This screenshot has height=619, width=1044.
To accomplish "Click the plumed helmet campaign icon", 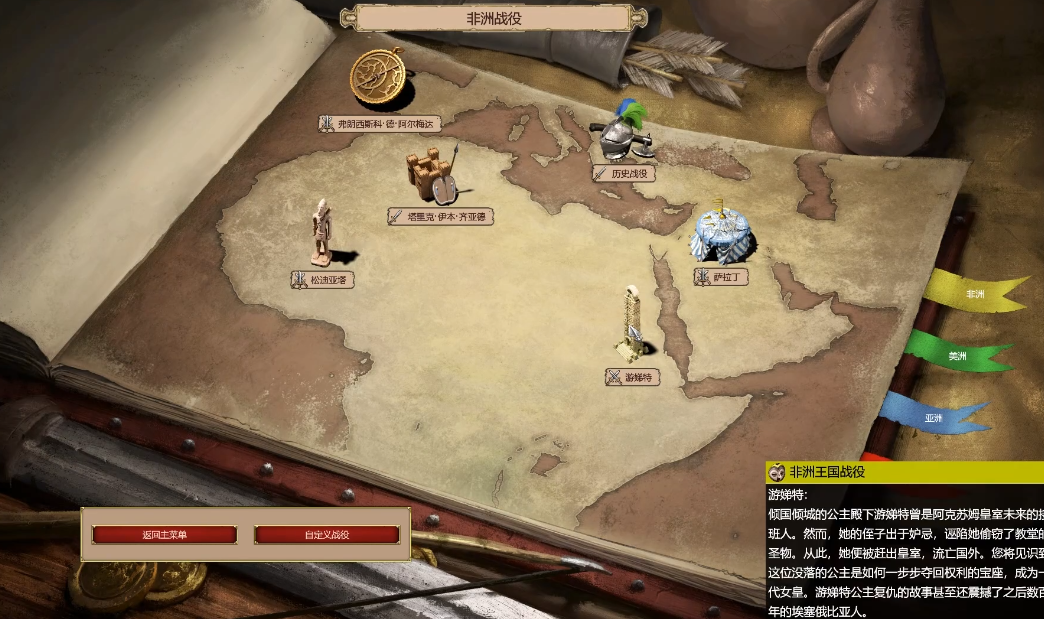I will coord(625,133).
